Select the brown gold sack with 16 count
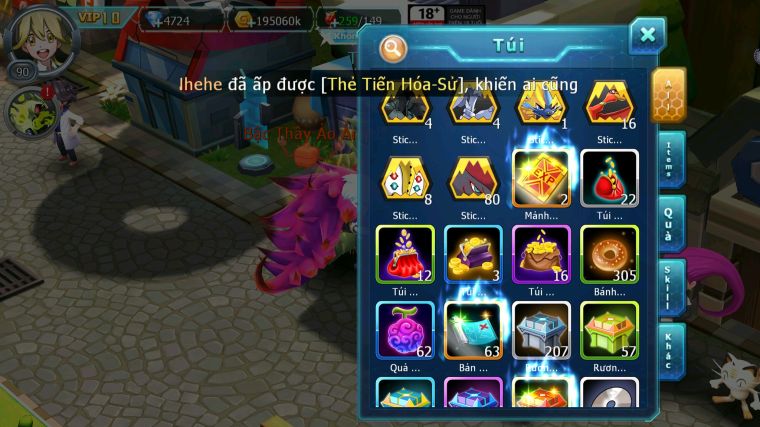The image size is (760, 427). pyautogui.click(x=540, y=254)
